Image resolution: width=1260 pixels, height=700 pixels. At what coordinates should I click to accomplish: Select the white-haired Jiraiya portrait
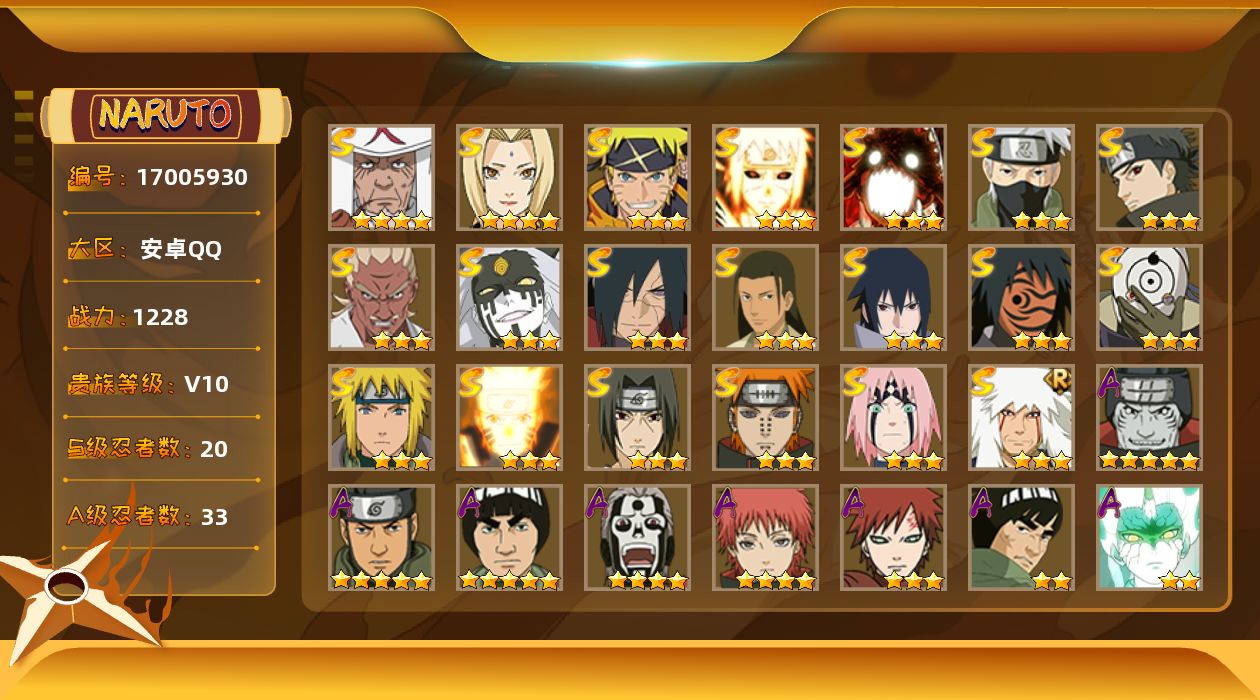pyautogui.click(x=1021, y=418)
